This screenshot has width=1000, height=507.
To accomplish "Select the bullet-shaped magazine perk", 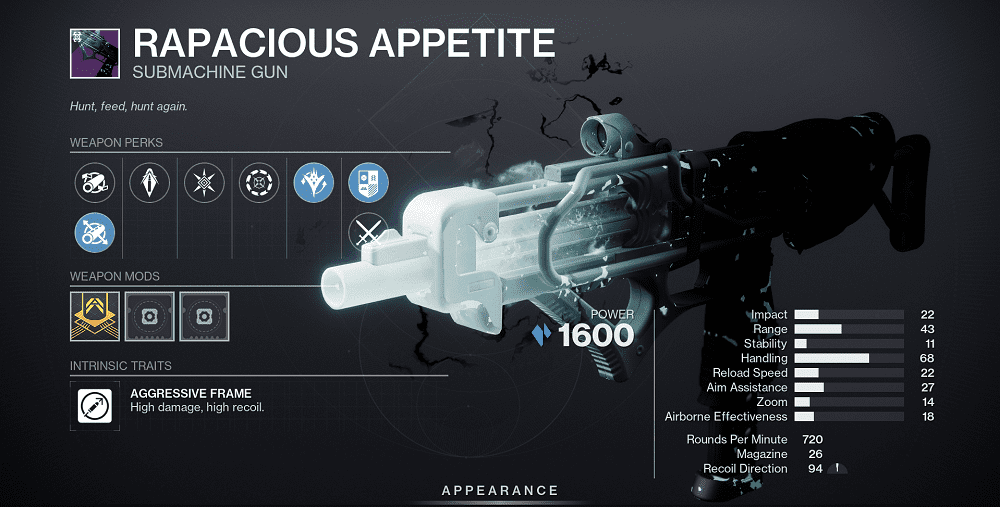I will (x=150, y=182).
